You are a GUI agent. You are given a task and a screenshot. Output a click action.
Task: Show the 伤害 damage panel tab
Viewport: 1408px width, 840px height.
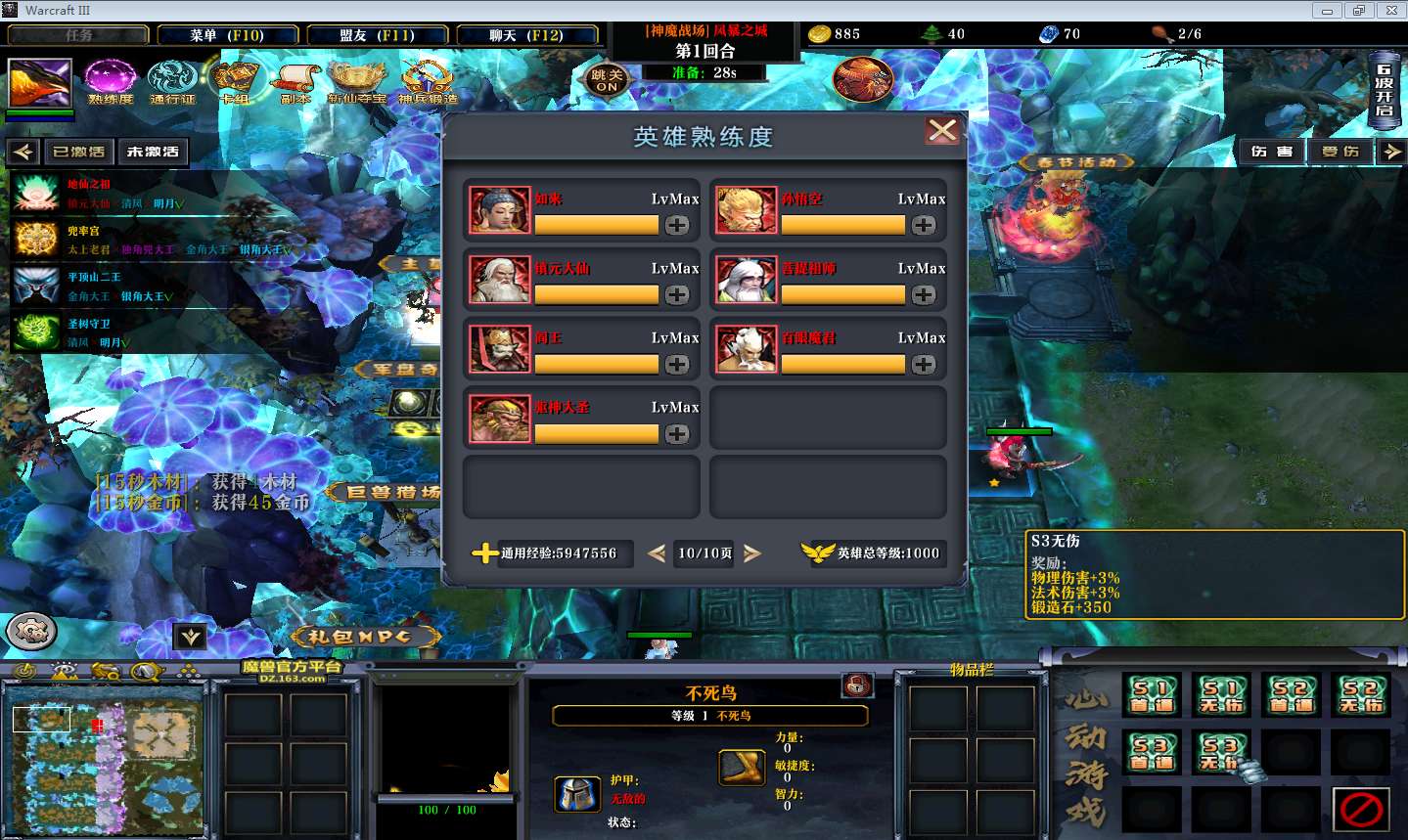click(x=1271, y=152)
